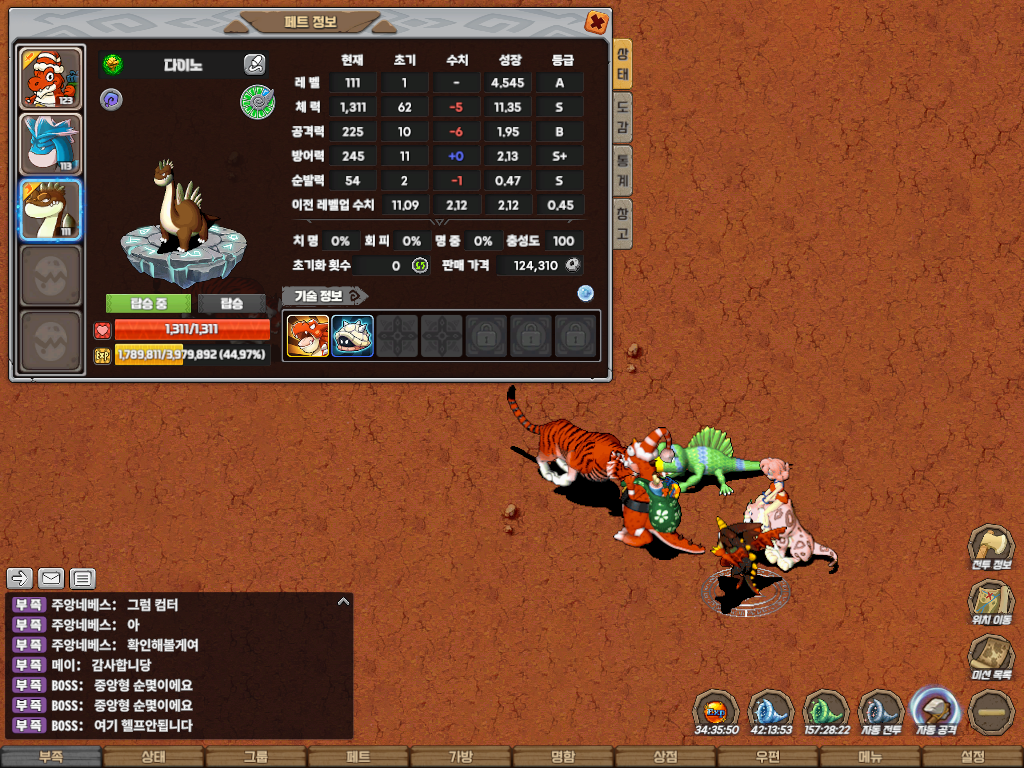Open the 미션 목록 scroll icon
Screen dimensions: 1024x768
(990, 658)
